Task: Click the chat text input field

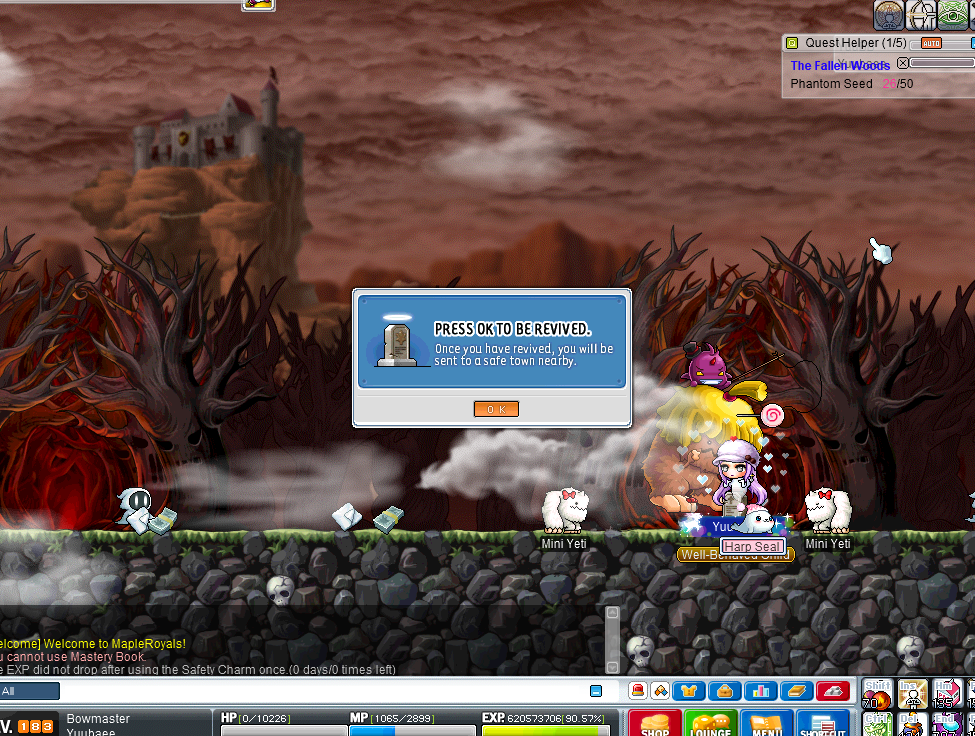Action: 320,691
